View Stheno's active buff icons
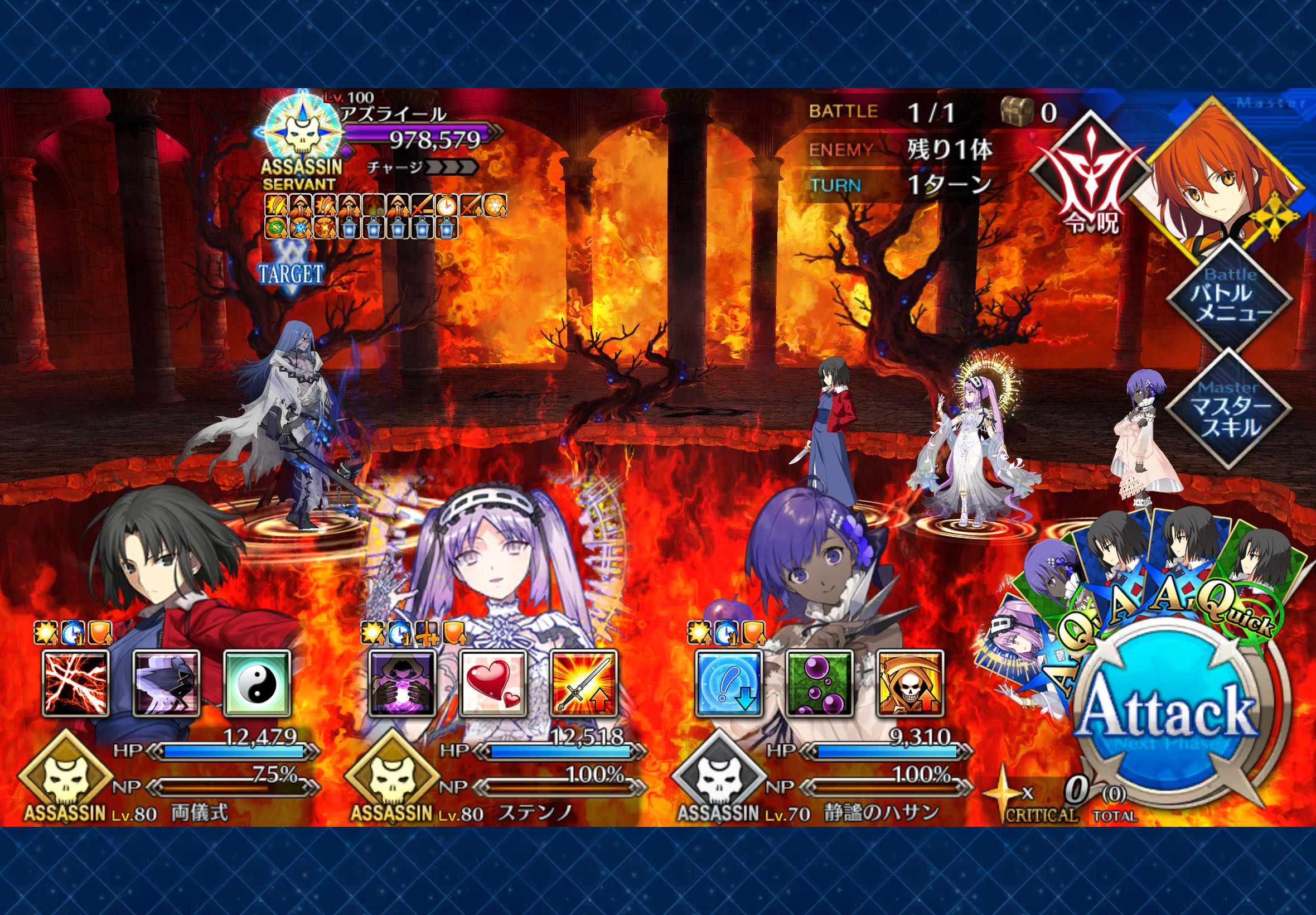Image resolution: width=1316 pixels, height=915 pixels. click(x=413, y=633)
